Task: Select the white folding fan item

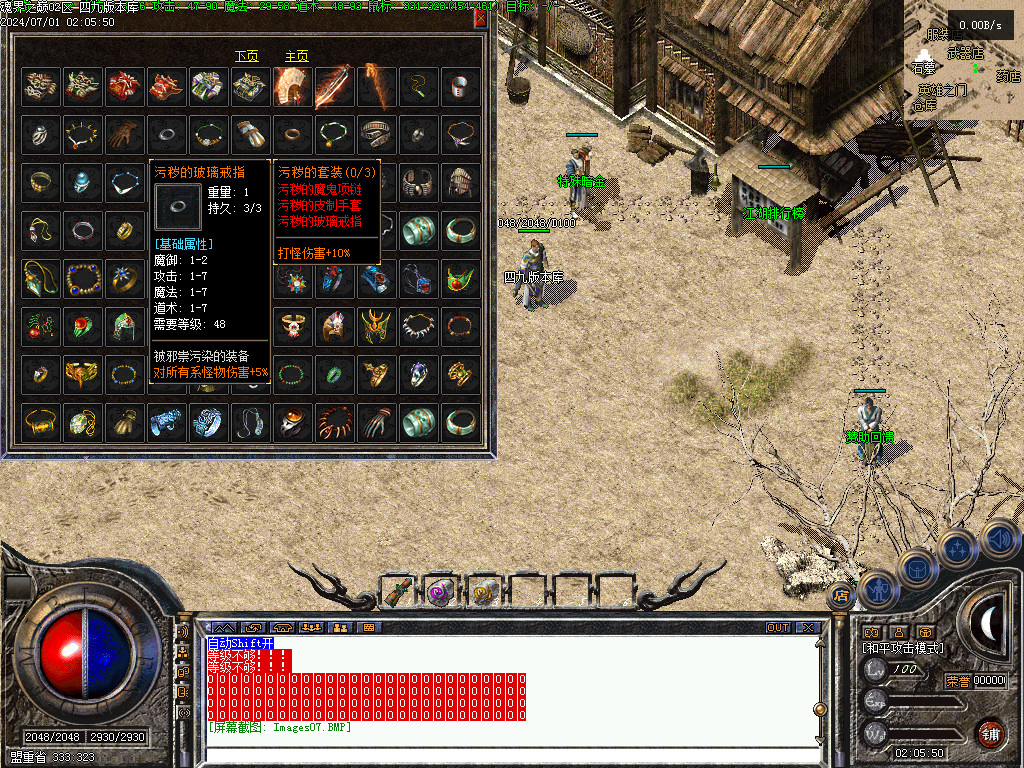Action: [291, 88]
